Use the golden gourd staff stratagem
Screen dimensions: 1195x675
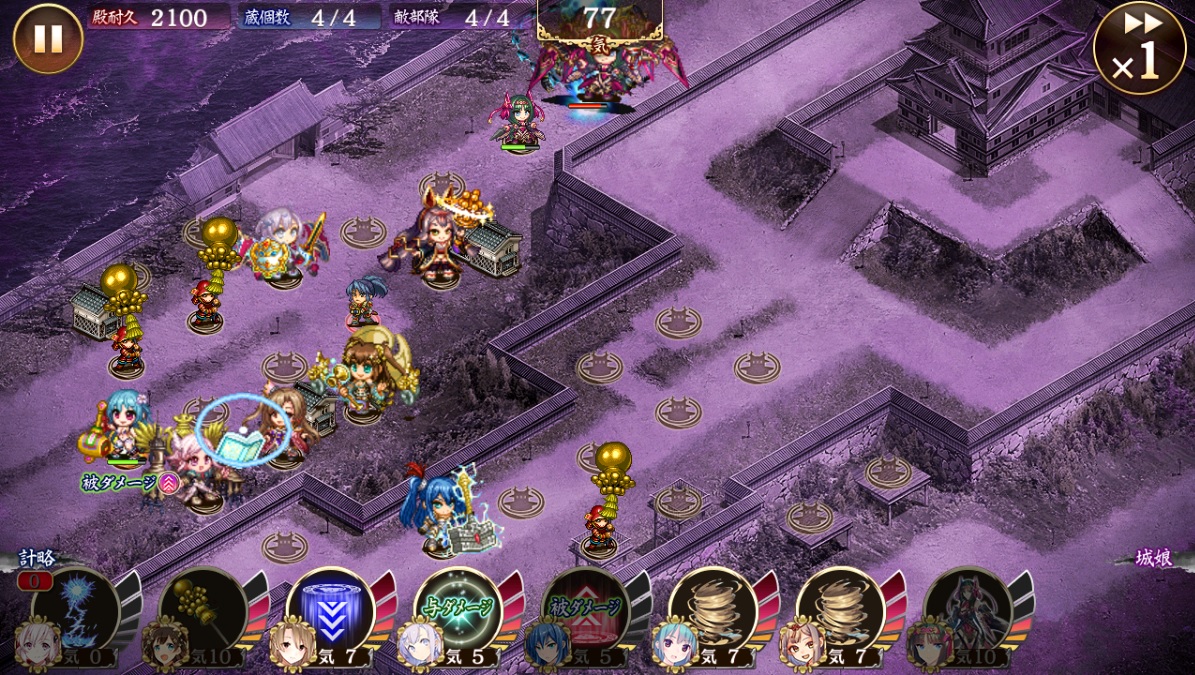tap(203, 610)
